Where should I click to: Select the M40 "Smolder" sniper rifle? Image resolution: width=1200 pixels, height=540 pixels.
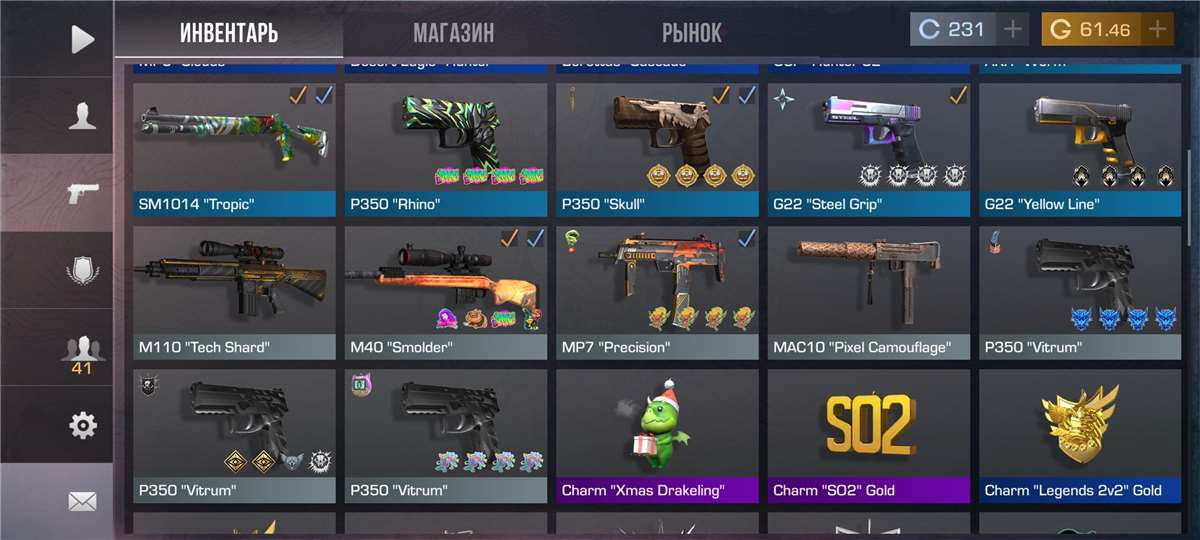tap(446, 292)
